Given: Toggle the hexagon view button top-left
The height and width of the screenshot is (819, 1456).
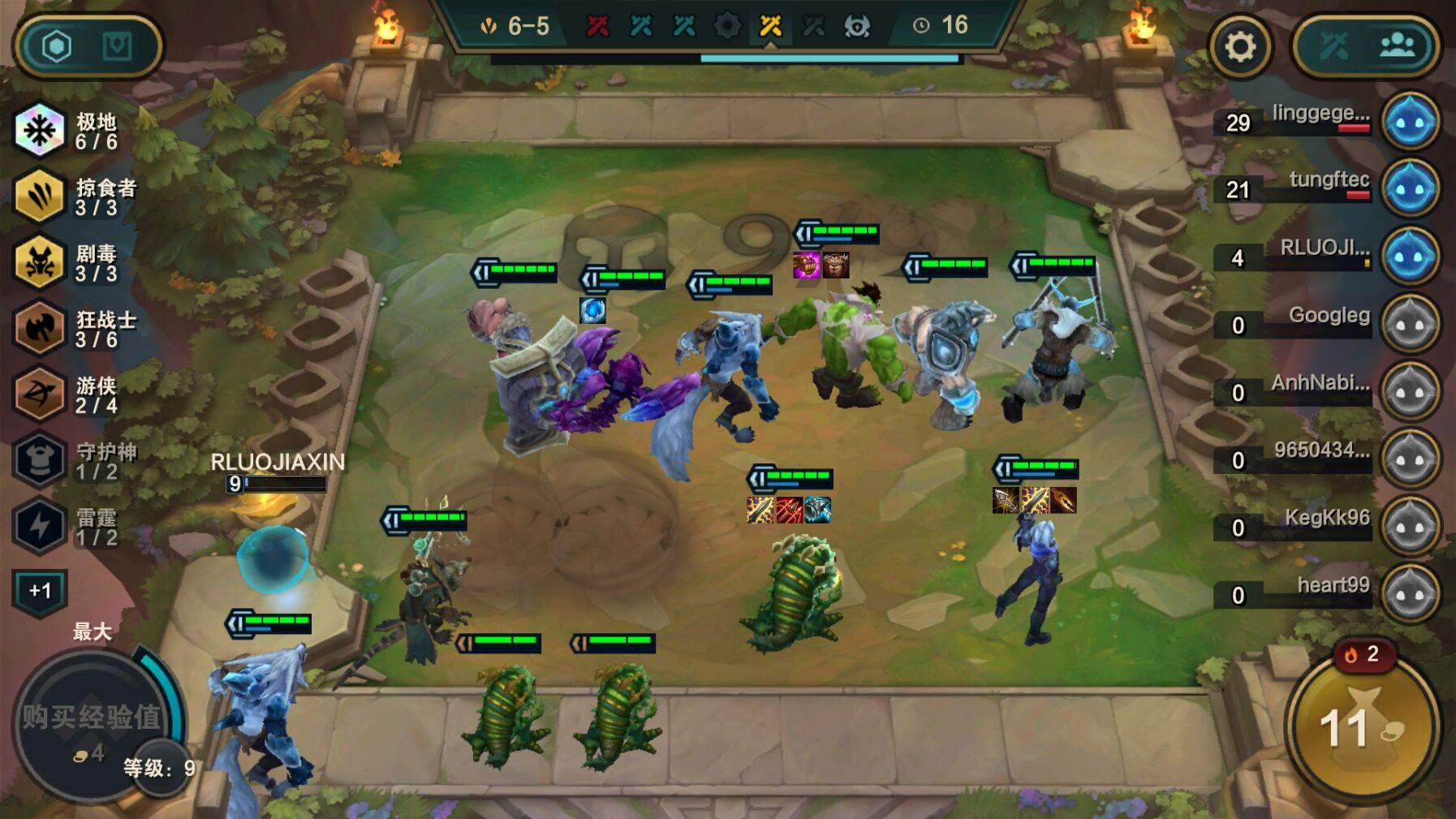Looking at the screenshot, I should [57, 46].
